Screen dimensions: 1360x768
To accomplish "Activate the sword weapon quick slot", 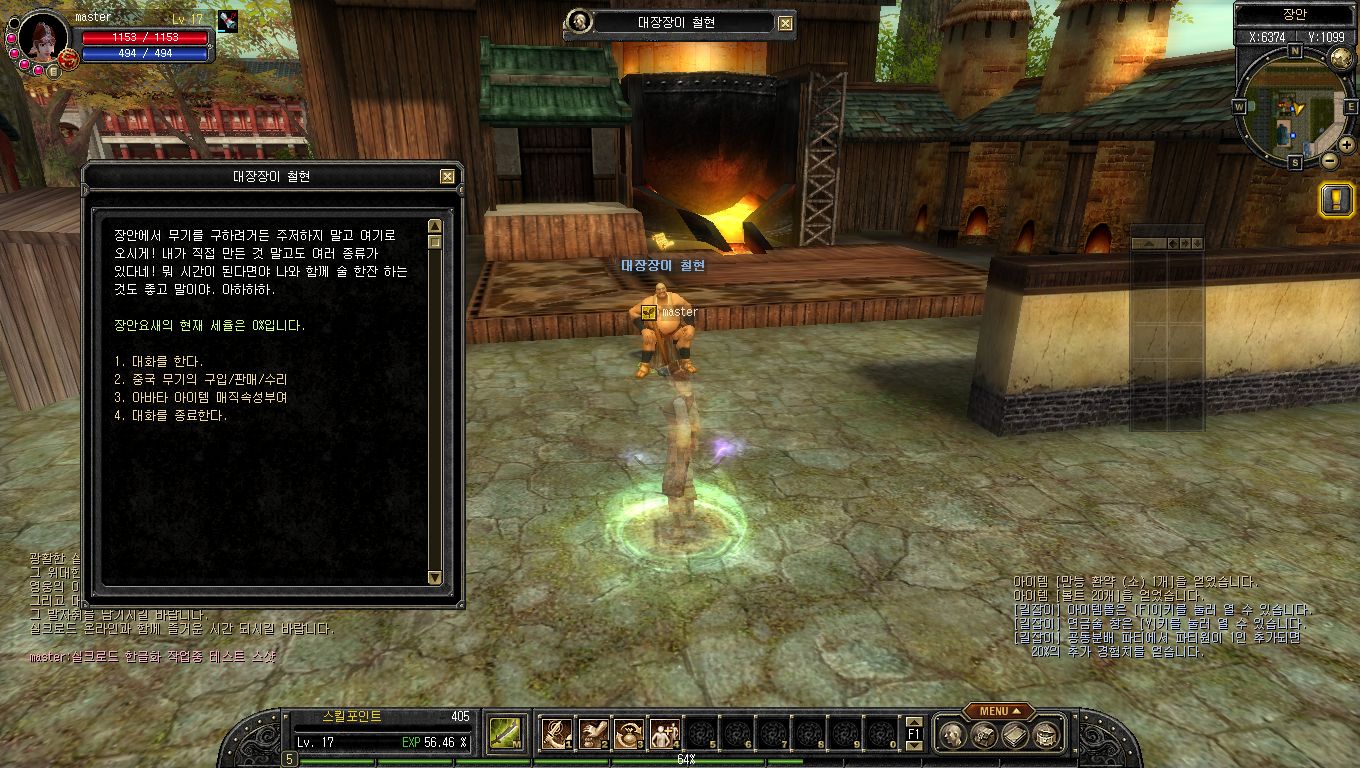I will (x=503, y=735).
